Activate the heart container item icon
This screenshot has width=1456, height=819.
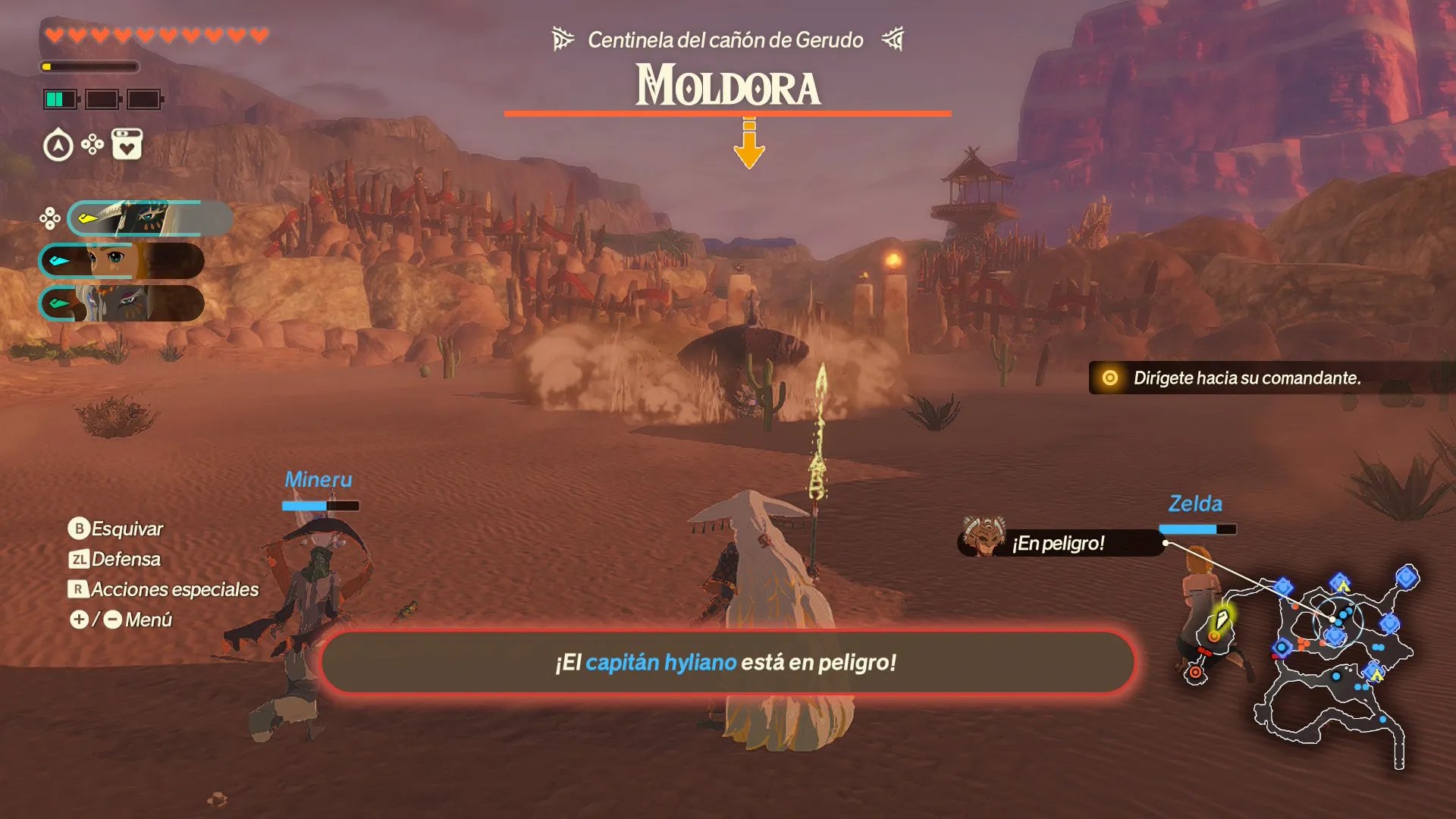127,144
